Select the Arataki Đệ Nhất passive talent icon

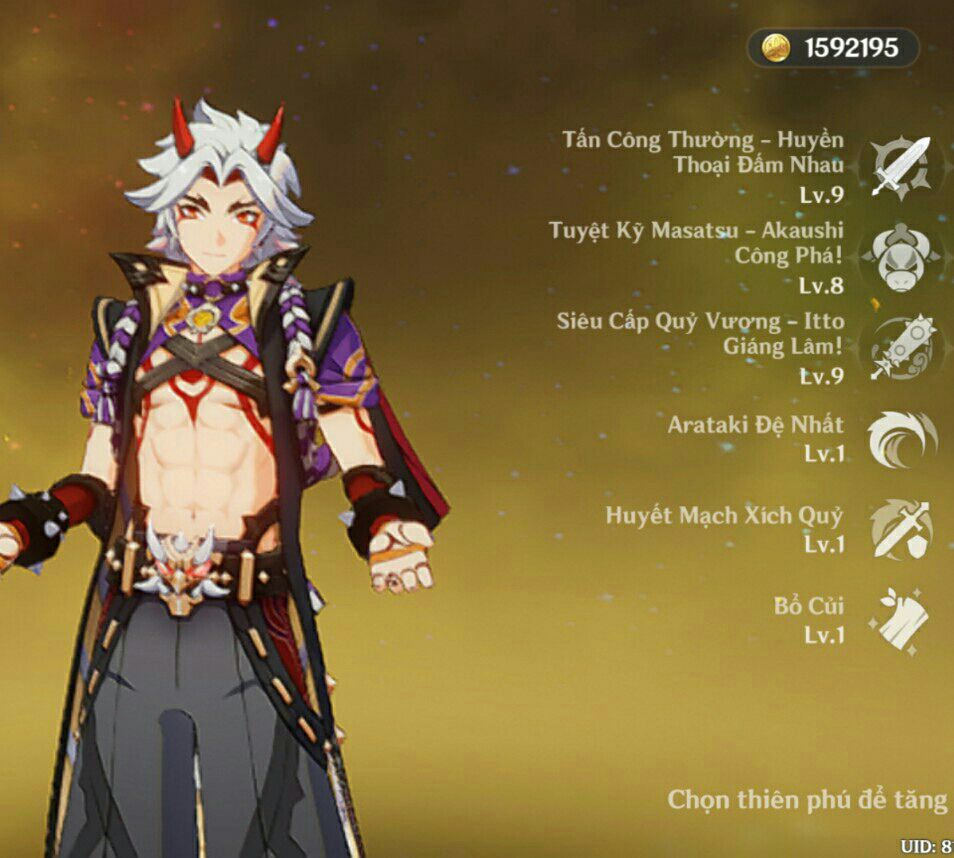900,440
